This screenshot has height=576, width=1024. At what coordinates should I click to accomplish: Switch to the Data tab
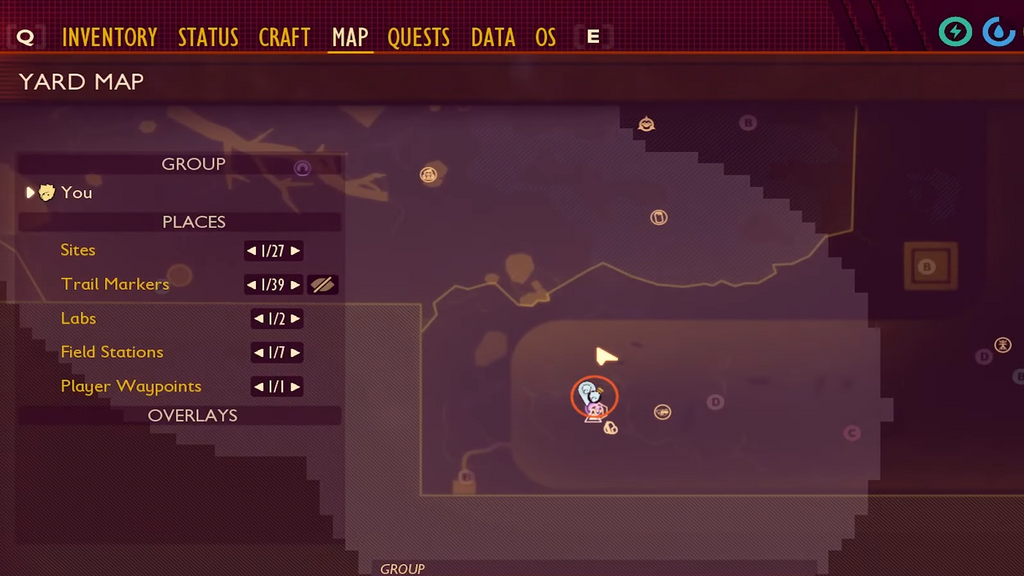coord(493,38)
